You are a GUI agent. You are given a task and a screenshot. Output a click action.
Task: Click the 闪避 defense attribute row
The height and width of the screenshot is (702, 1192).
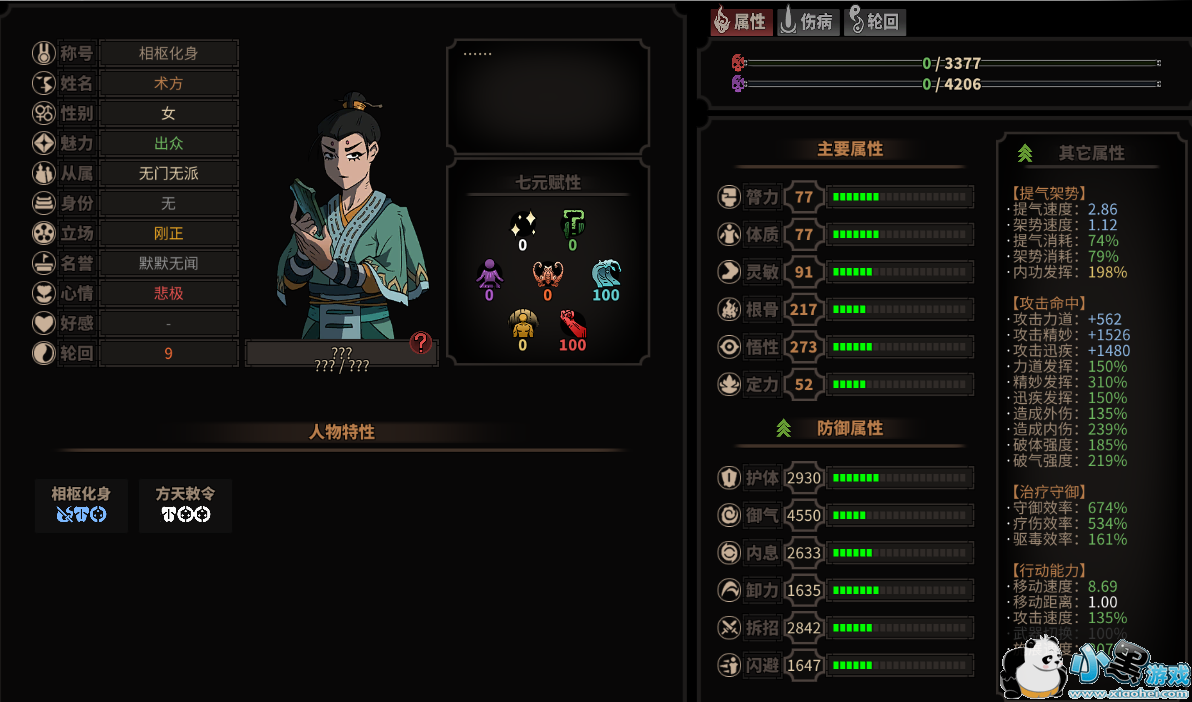point(845,665)
